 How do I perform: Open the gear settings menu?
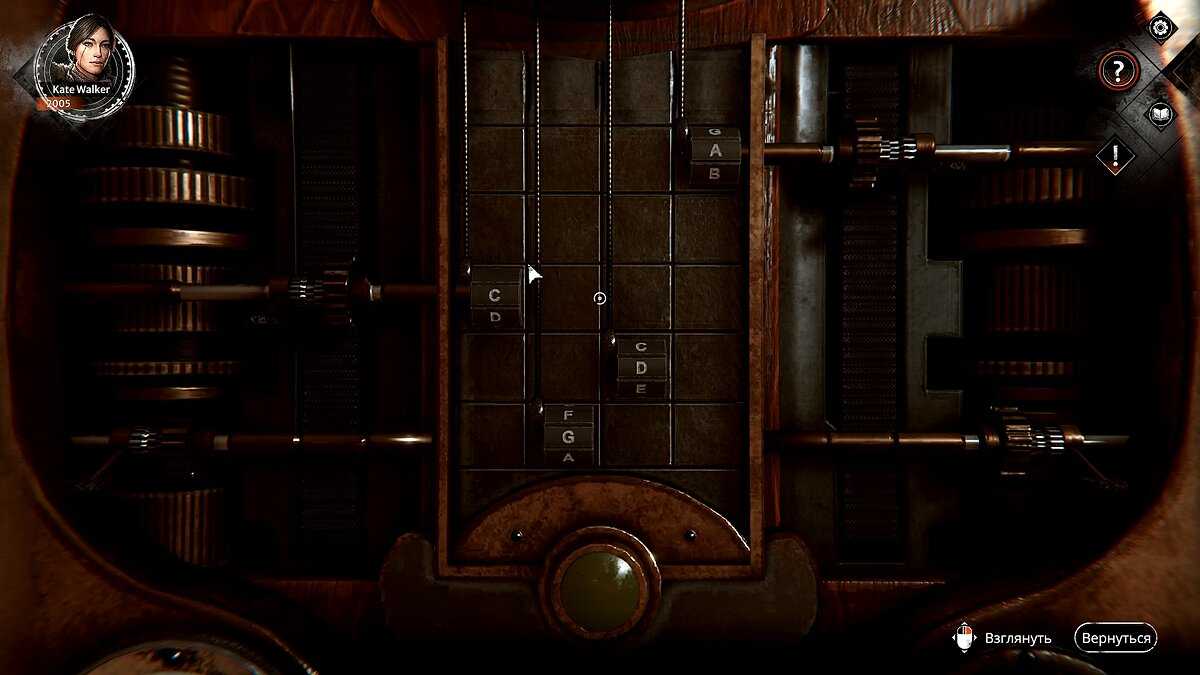(x=1160, y=27)
